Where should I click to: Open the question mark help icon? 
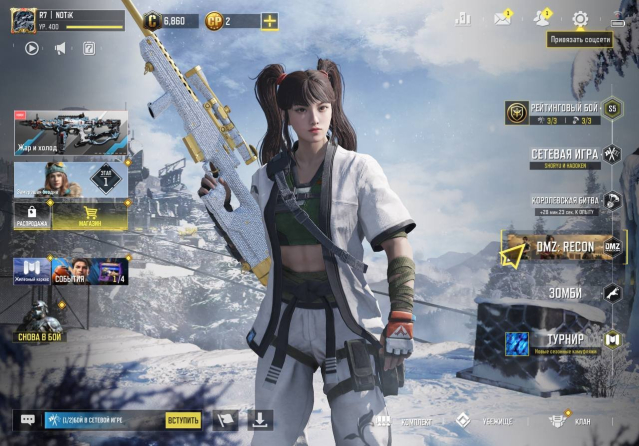click(89, 47)
